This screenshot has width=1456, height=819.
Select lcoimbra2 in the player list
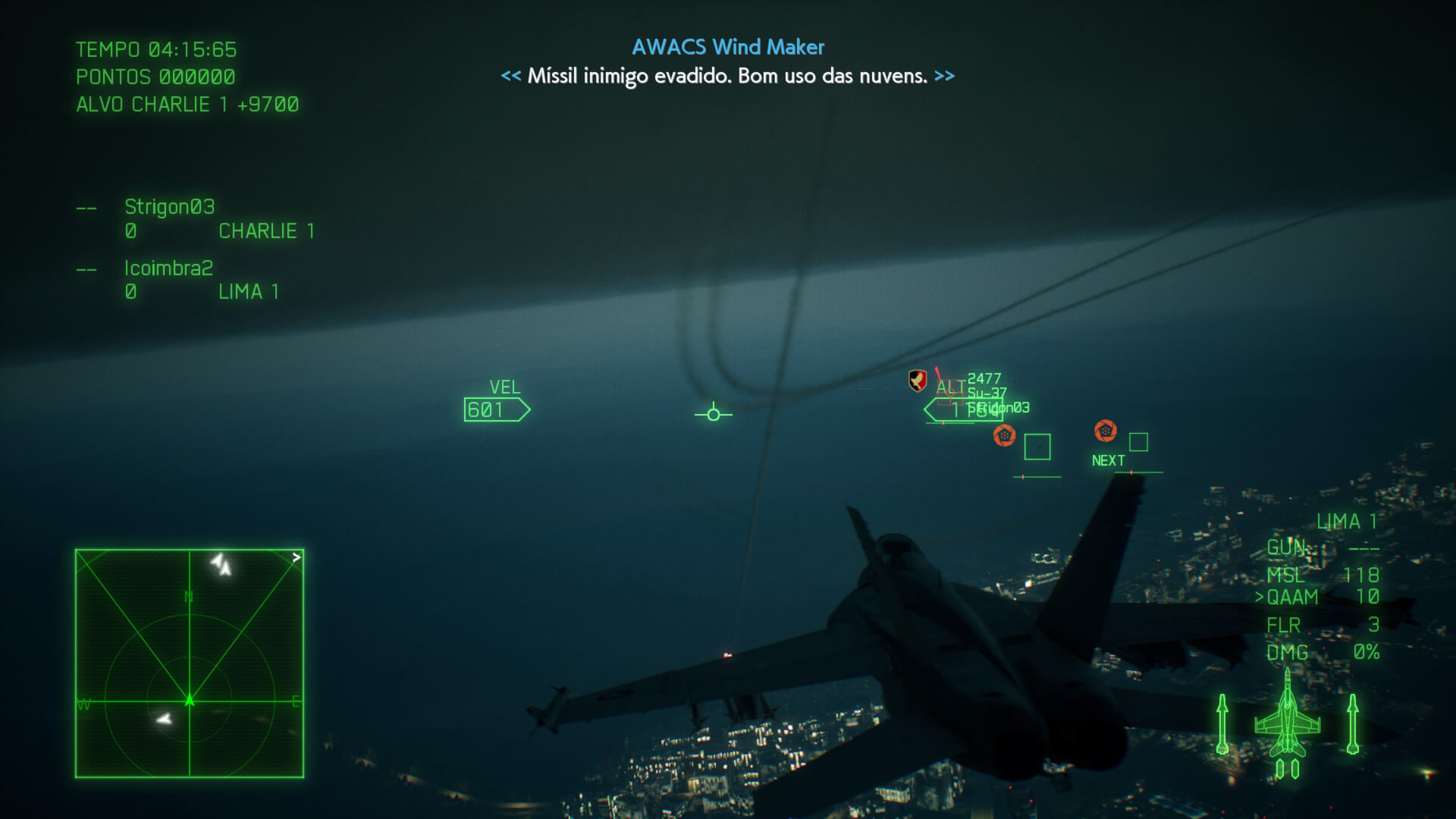(168, 268)
